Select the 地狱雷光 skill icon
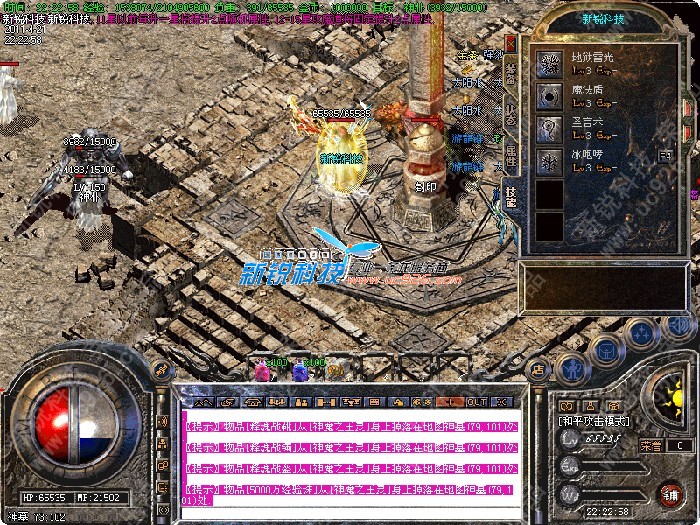700x525 pixels. click(548, 65)
